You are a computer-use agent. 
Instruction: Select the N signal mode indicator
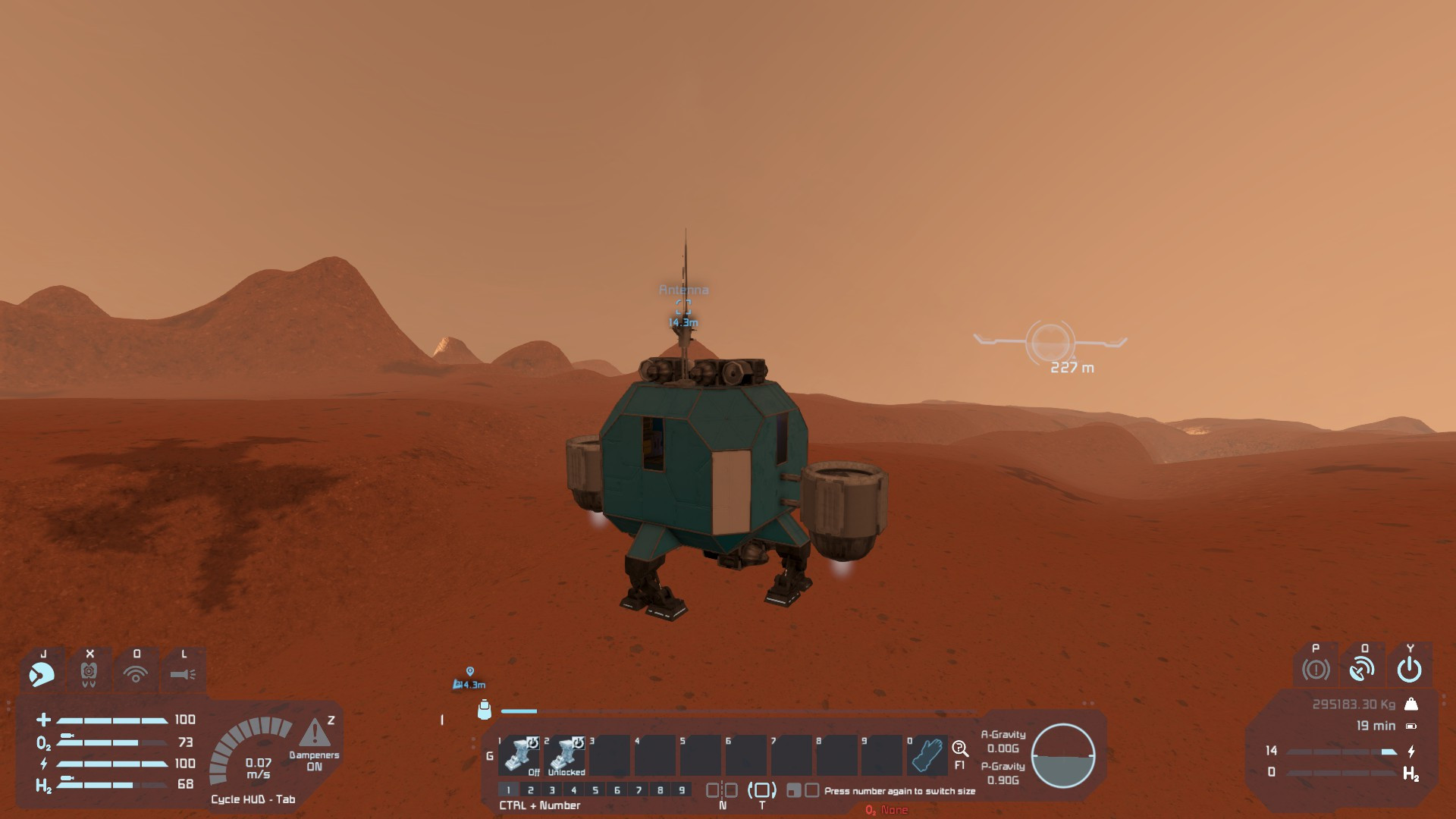pos(723,789)
